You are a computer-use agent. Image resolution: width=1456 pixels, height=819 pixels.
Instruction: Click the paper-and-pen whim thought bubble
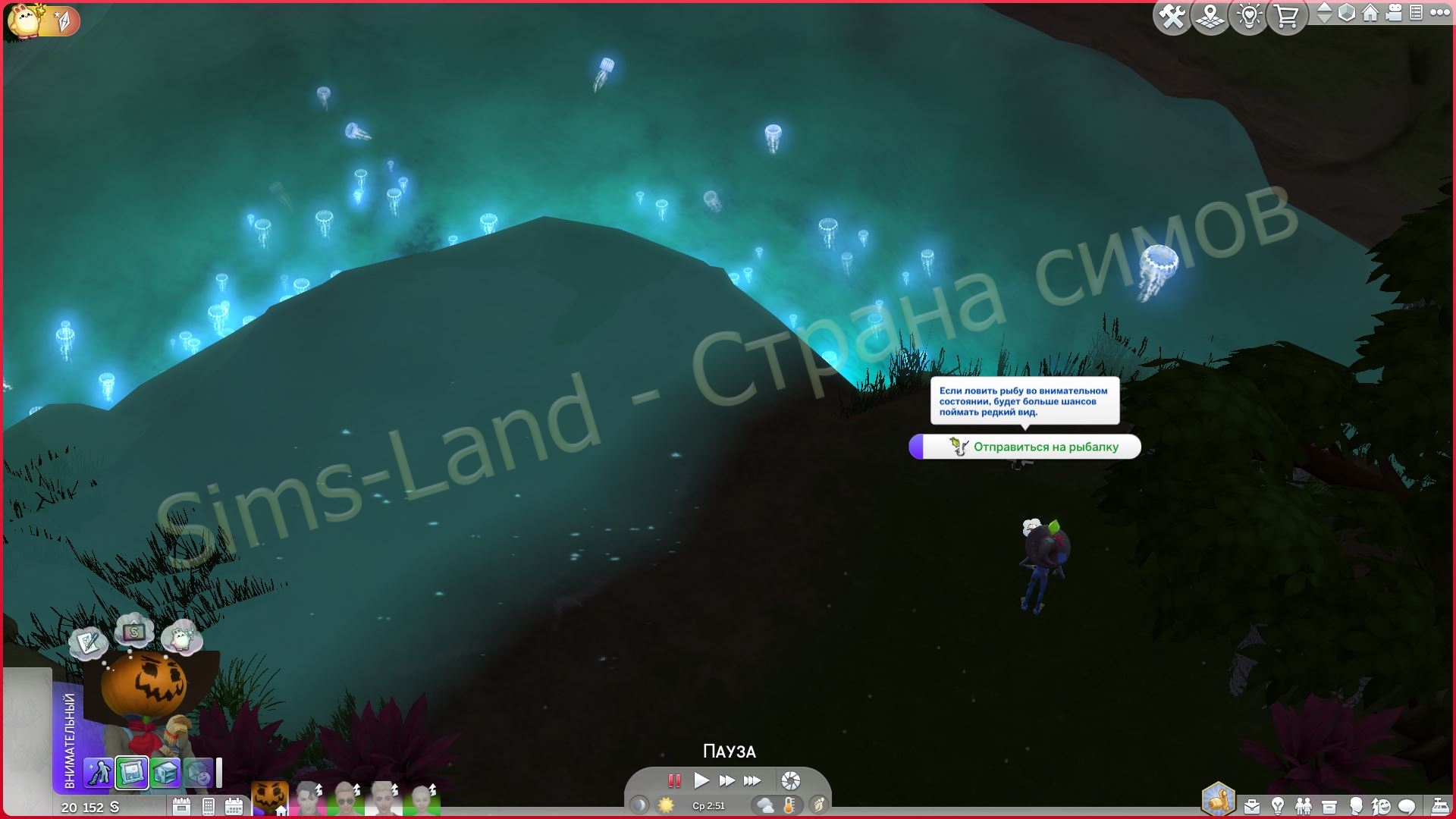pyautogui.click(x=88, y=643)
